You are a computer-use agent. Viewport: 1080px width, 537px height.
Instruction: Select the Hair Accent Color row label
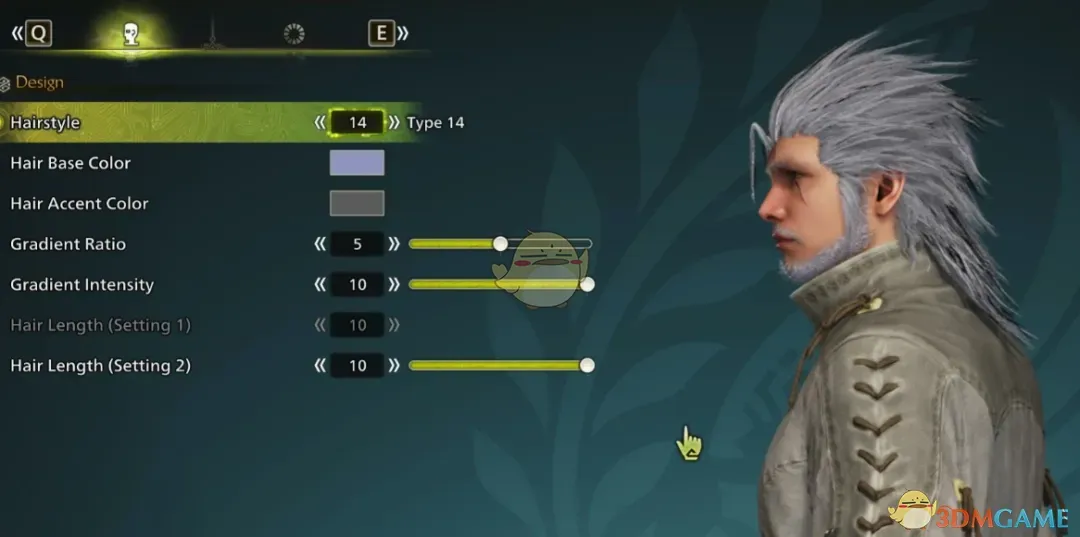pyautogui.click(x=79, y=203)
